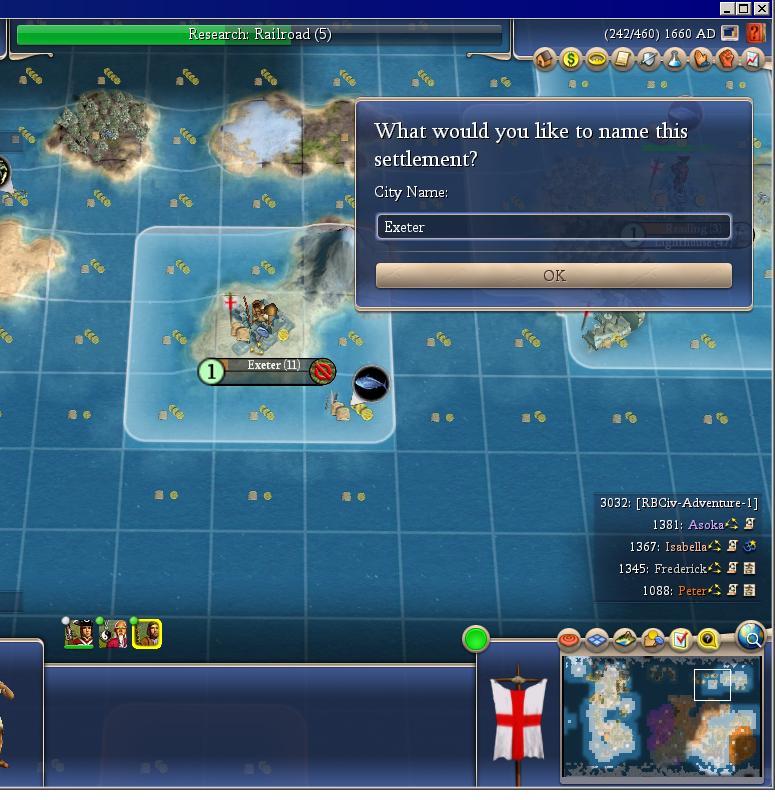
Task: Open the Info Screen graph icon
Action: point(752,59)
